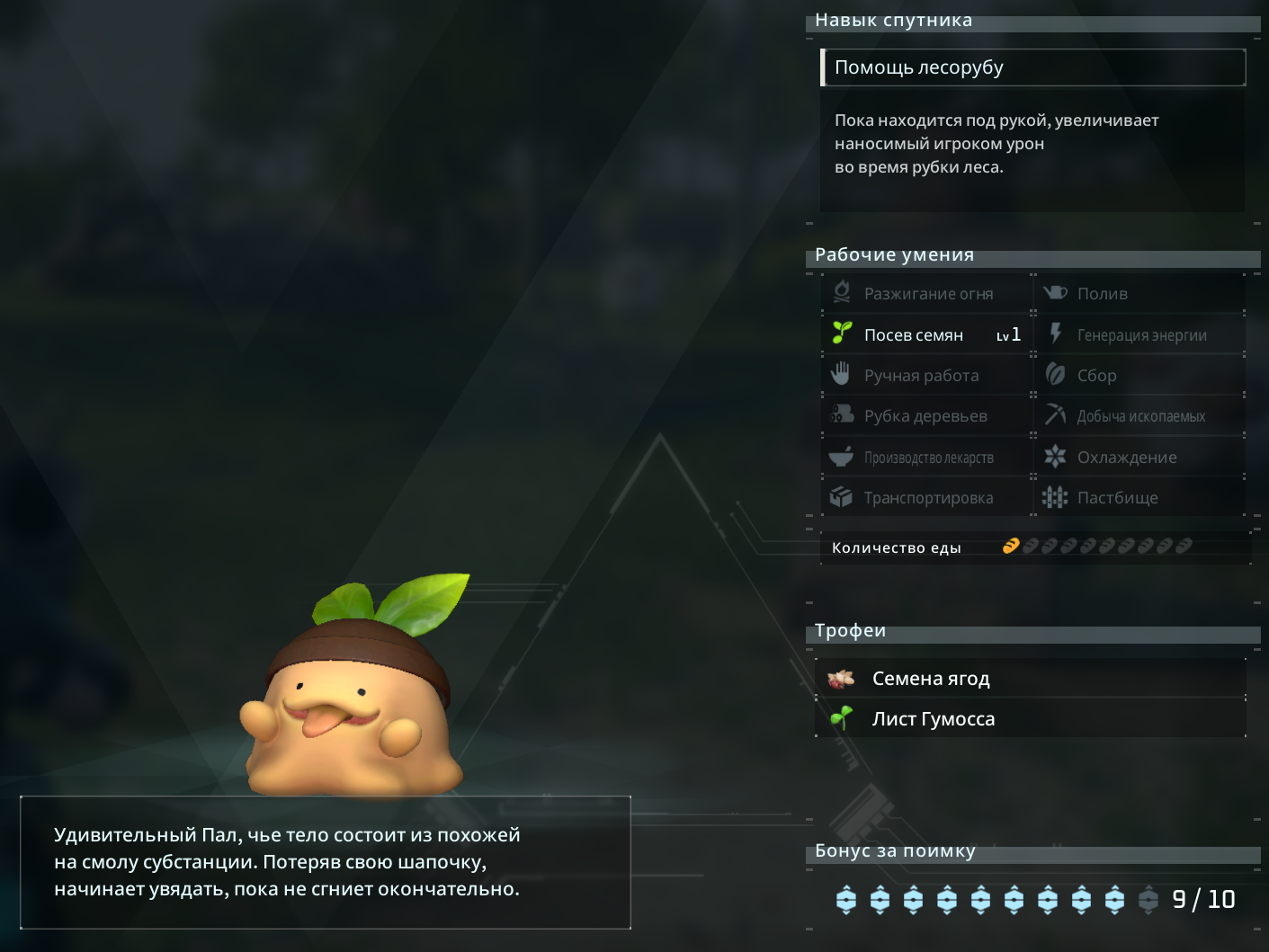Screen dimensions: 1269x952
Task: Select the Генерация энергии entry
Action: (x=1140, y=334)
